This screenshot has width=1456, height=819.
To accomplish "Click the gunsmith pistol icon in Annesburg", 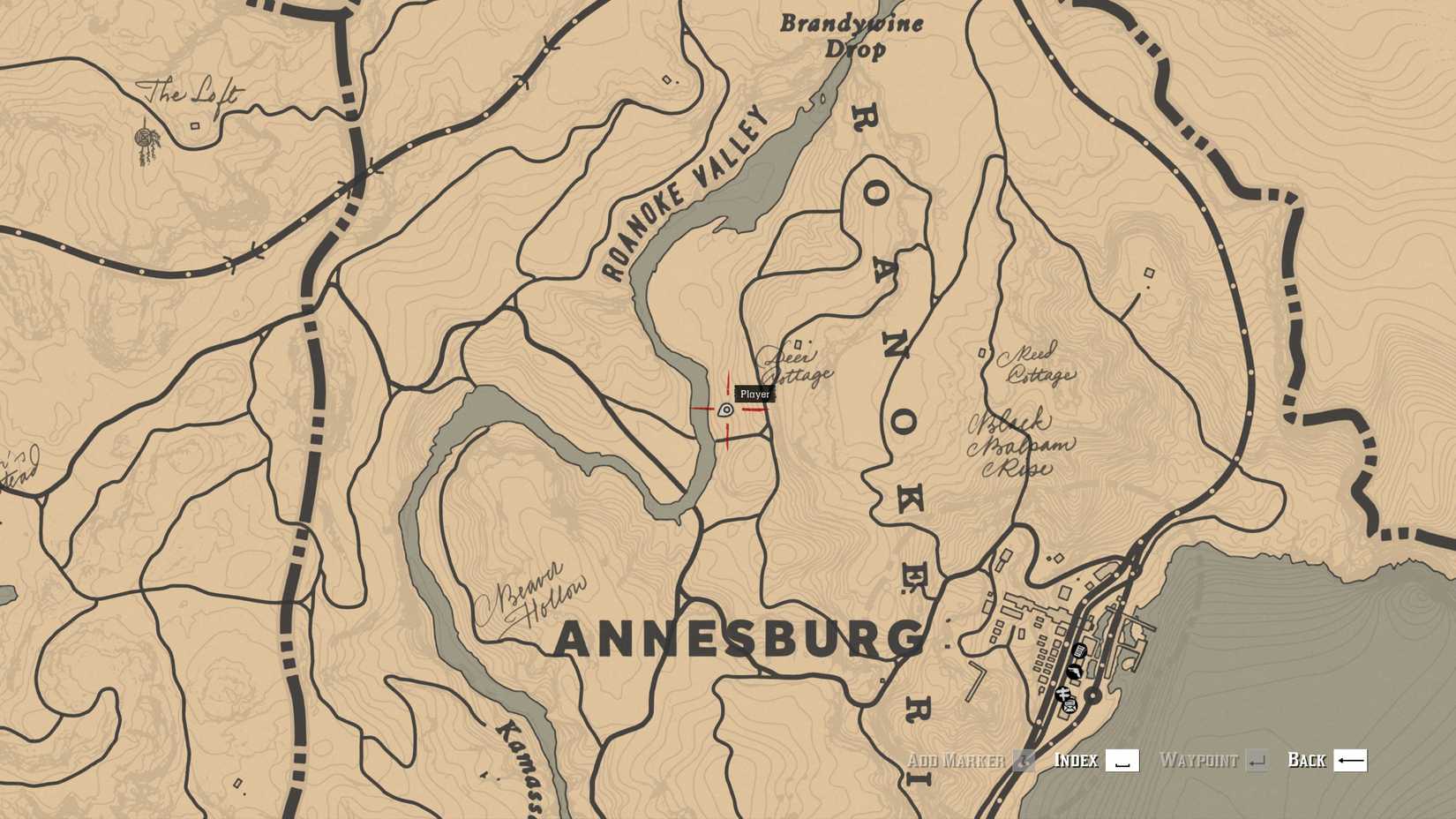I will 1076,672.
